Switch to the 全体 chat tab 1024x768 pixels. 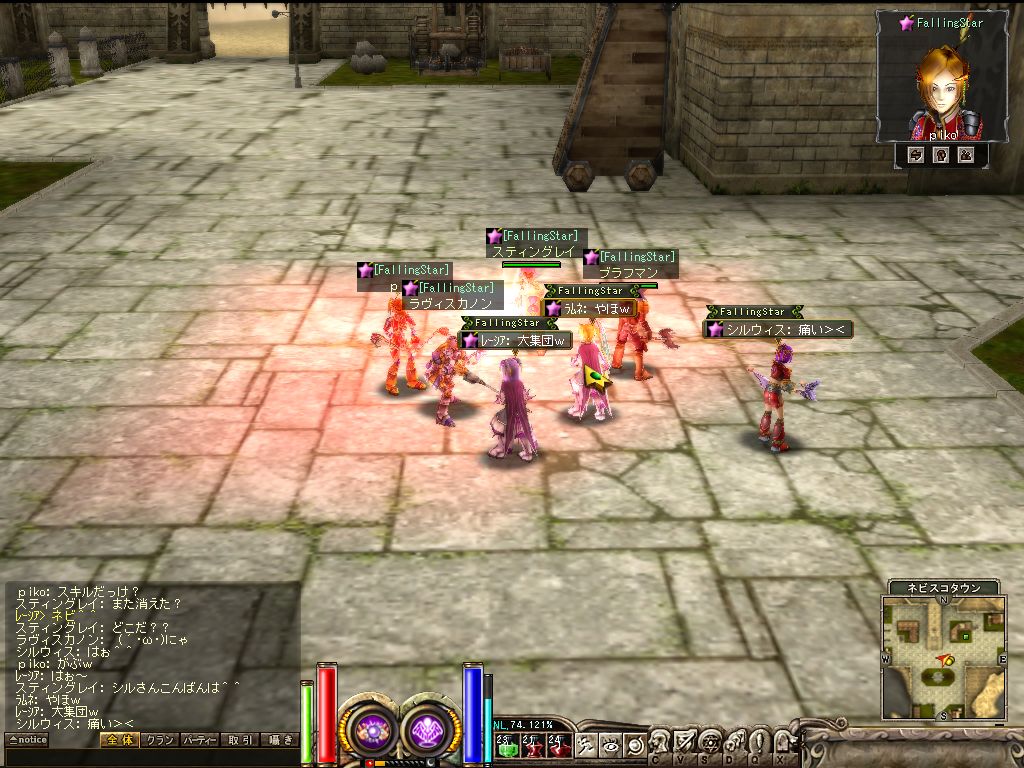(117, 740)
